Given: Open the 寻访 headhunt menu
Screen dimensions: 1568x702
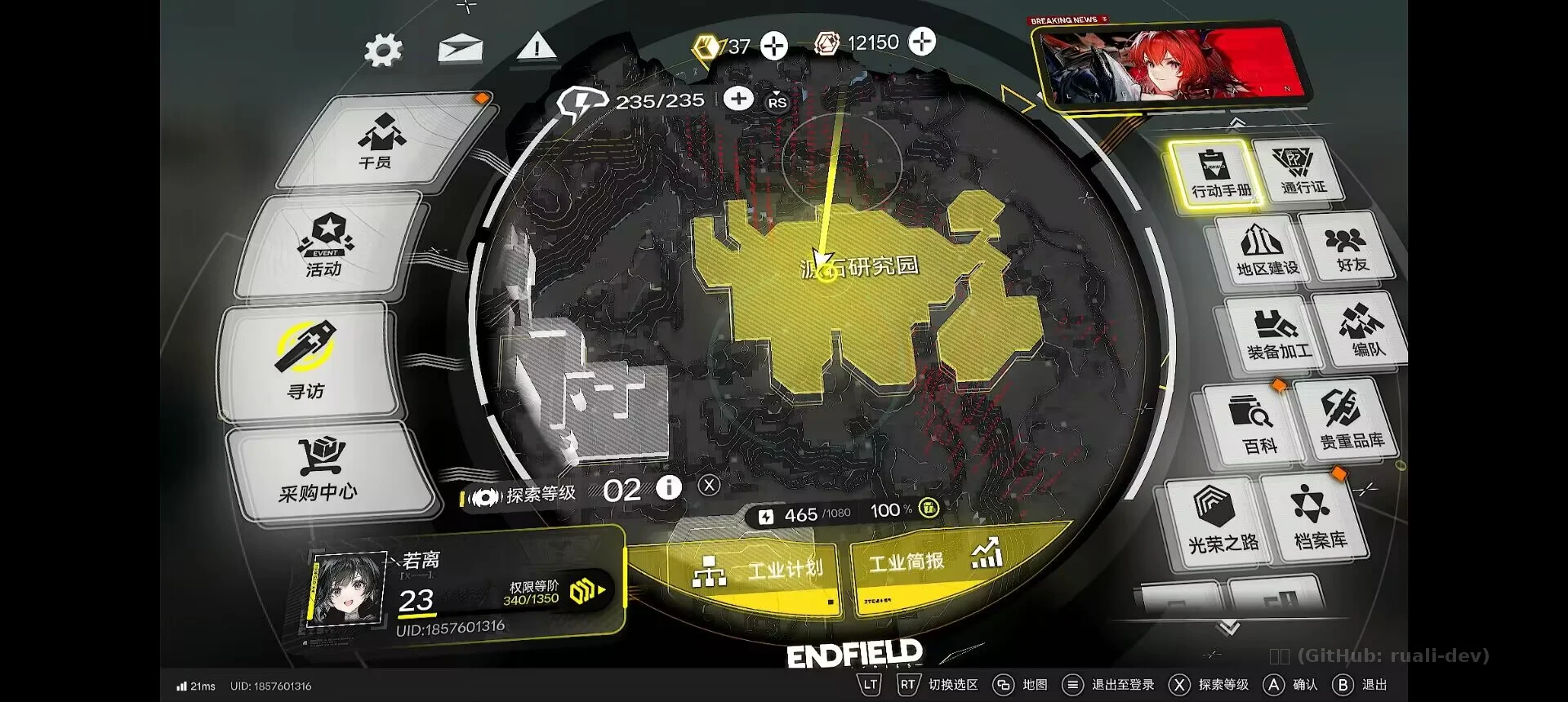Looking at the screenshot, I should point(306,360).
